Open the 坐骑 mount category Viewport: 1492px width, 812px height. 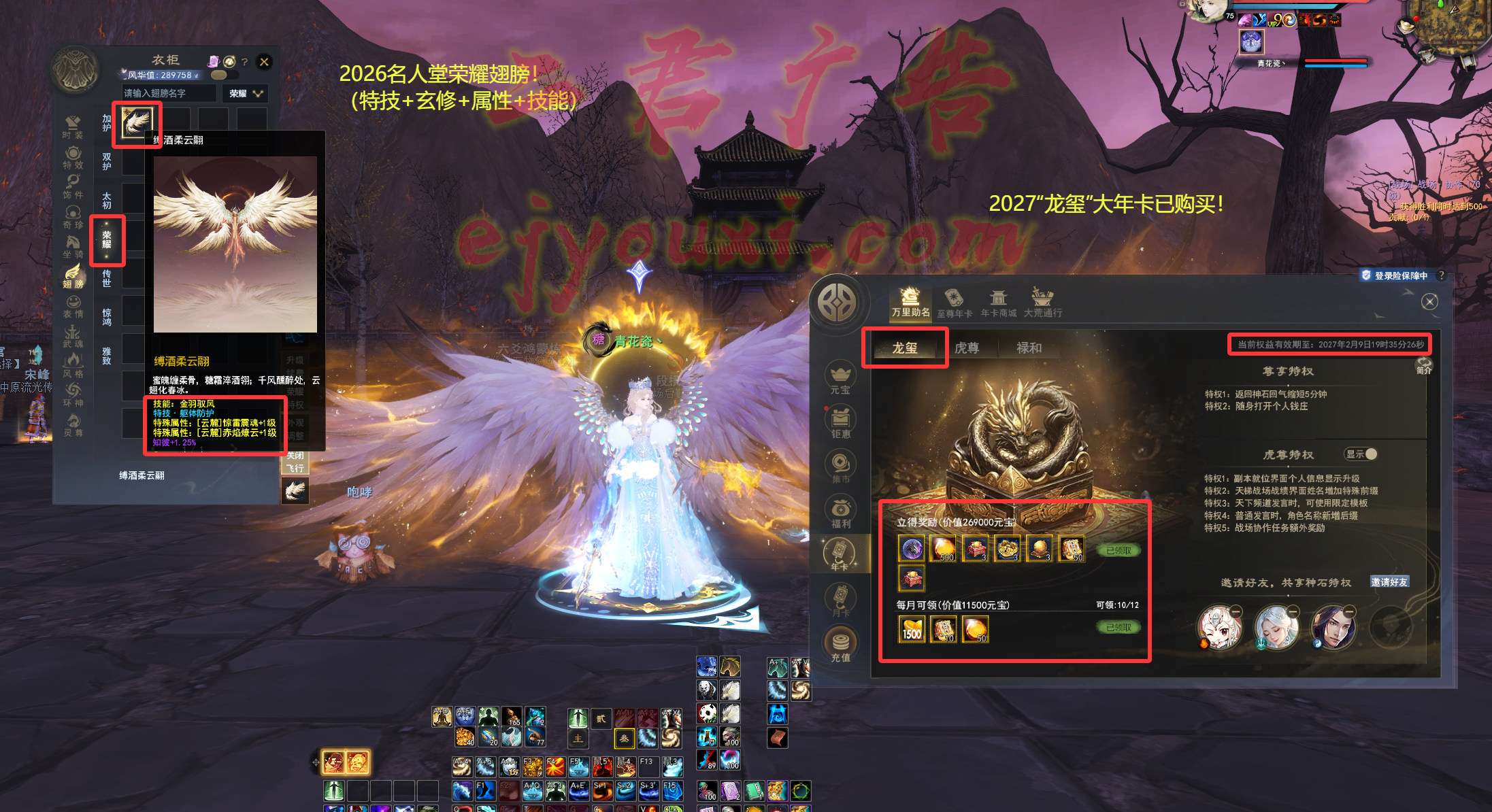point(73,246)
